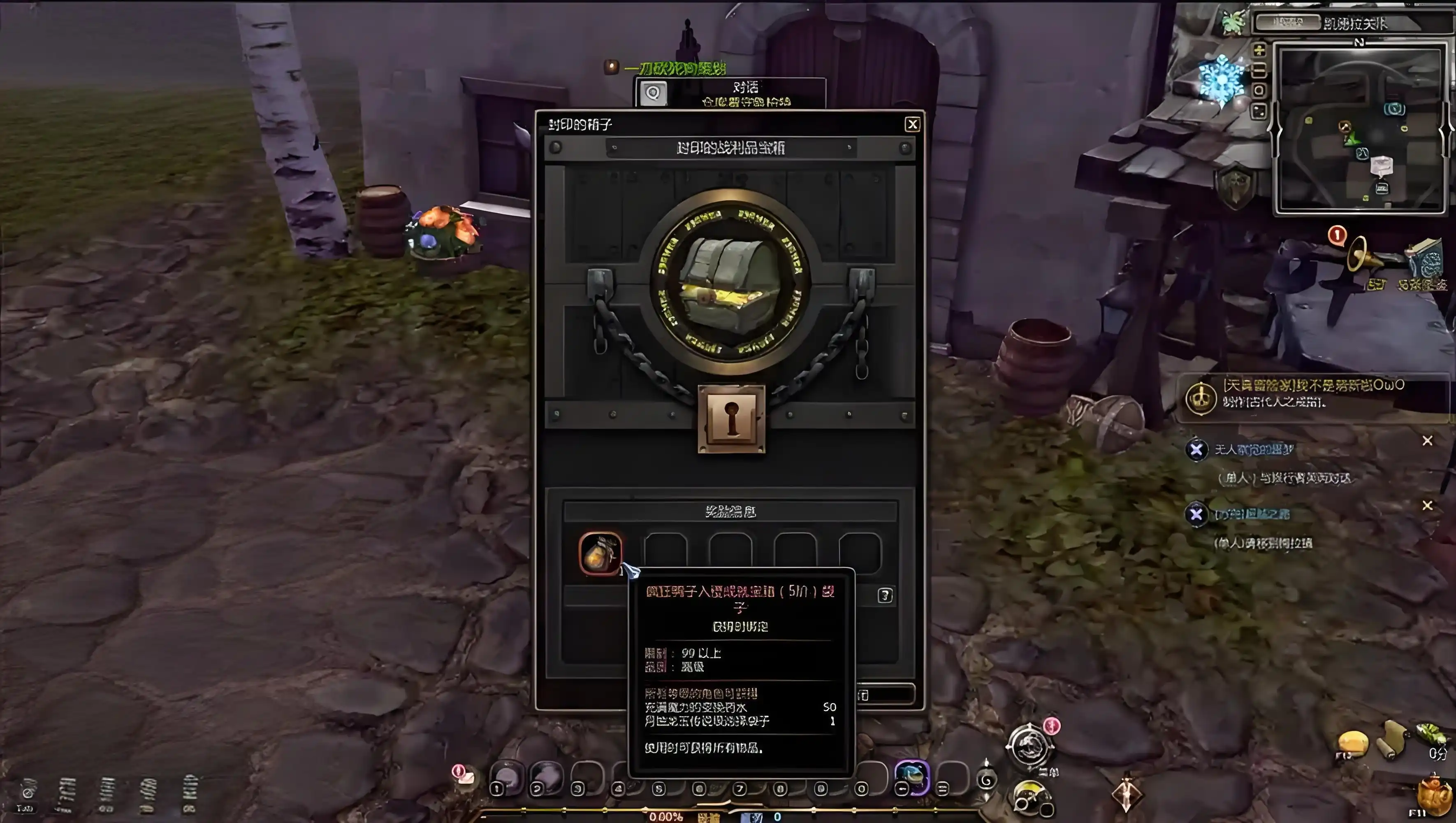
Task: Click the keyhole lock to open the chest
Action: [731, 419]
